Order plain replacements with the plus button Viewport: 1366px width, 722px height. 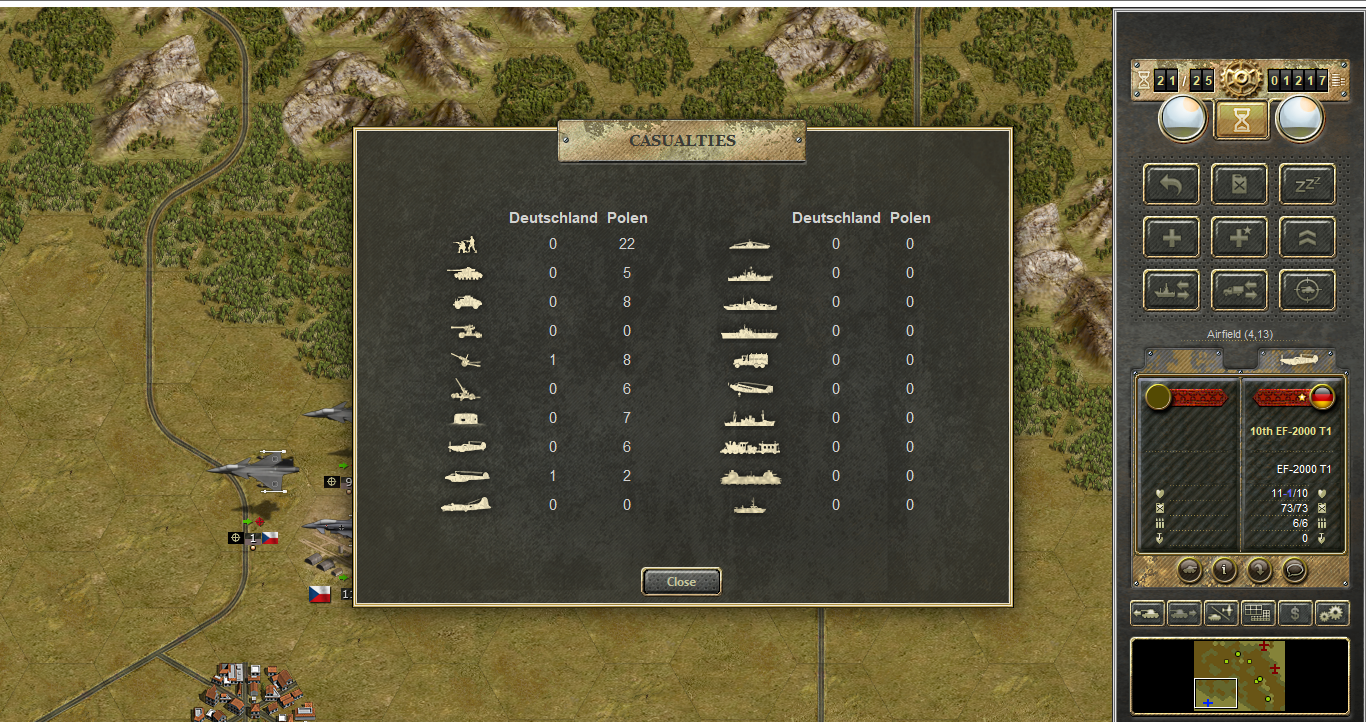[x=1171, y=237]
